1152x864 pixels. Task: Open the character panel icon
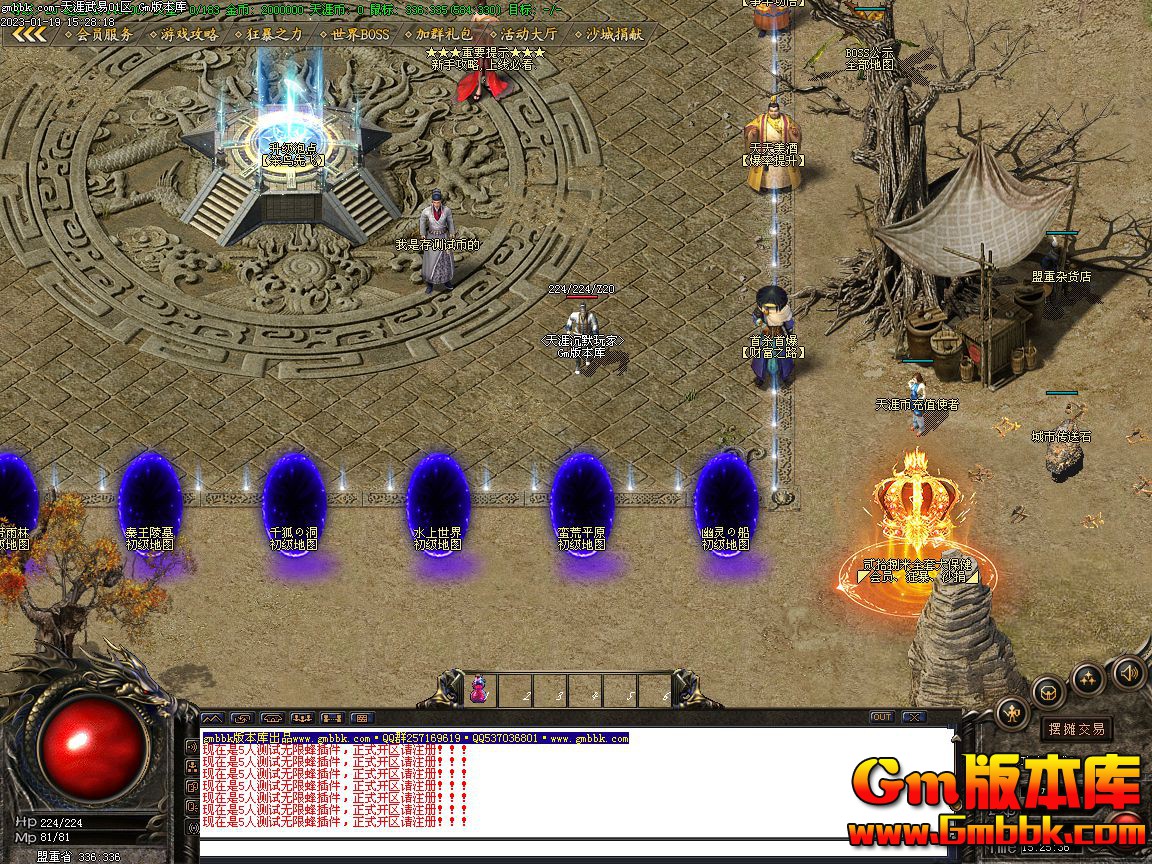[1012, 713]
